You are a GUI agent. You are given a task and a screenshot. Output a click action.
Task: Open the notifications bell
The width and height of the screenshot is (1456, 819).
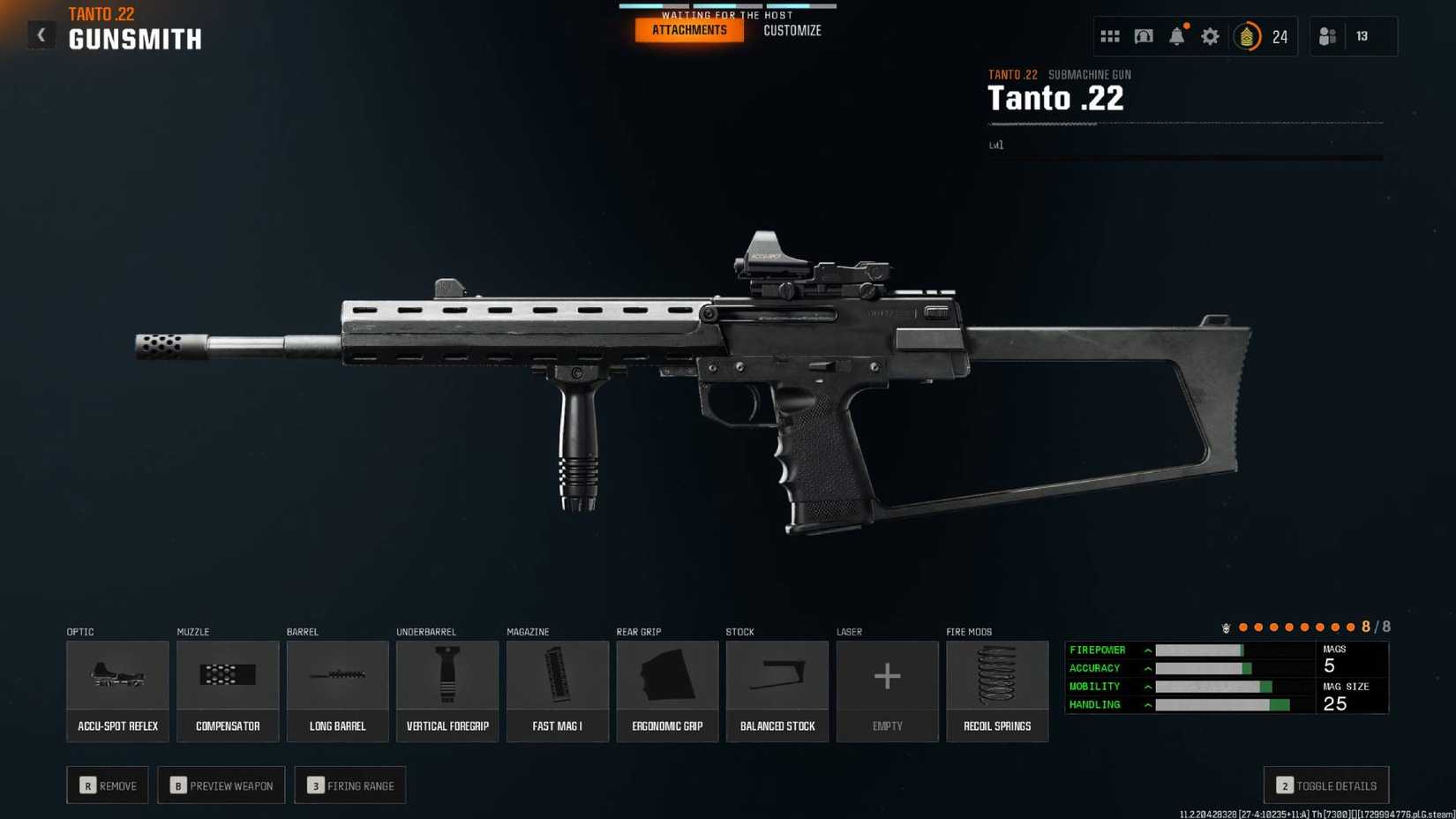tap(1177, 36)
